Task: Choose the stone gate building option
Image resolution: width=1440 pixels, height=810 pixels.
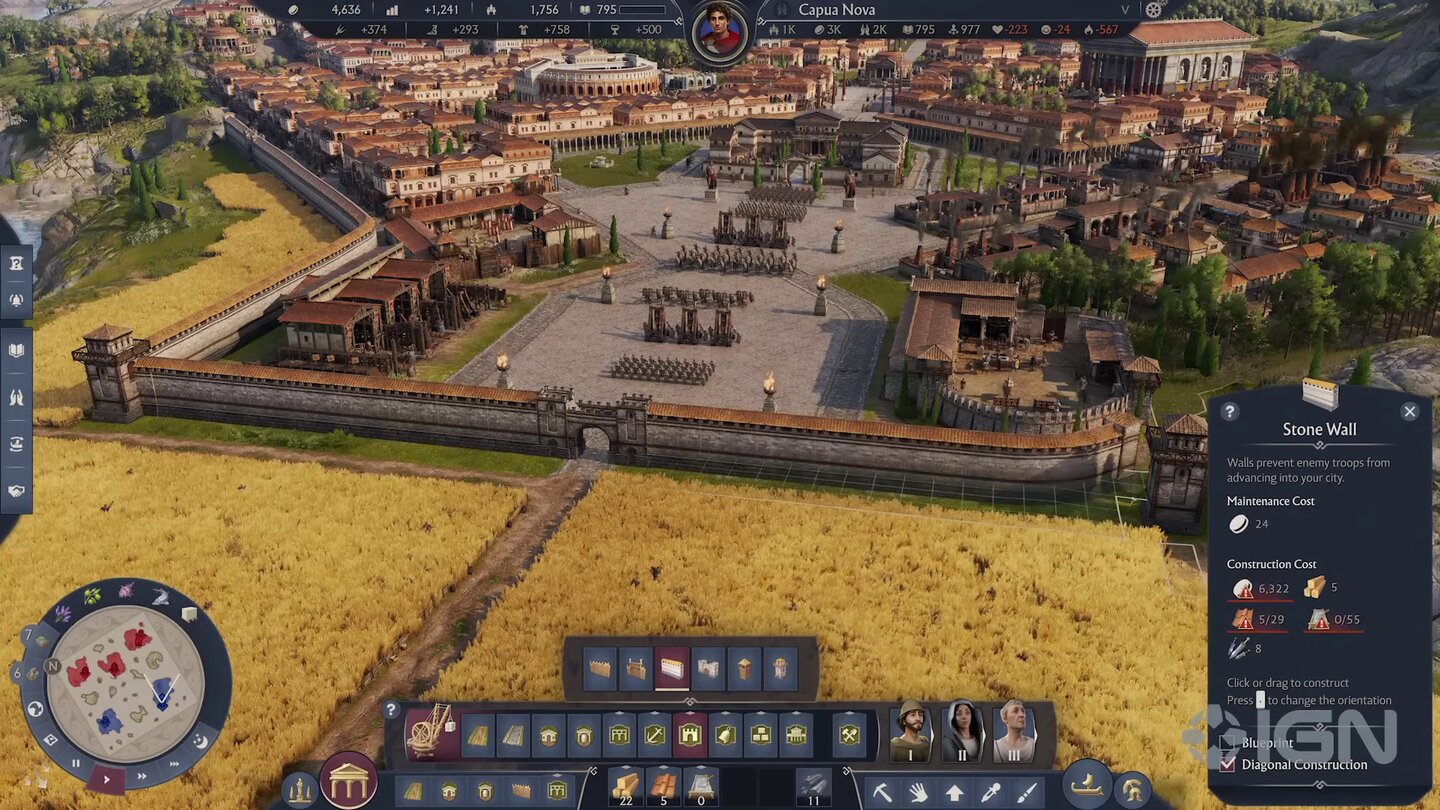Action: pos(708,669)
